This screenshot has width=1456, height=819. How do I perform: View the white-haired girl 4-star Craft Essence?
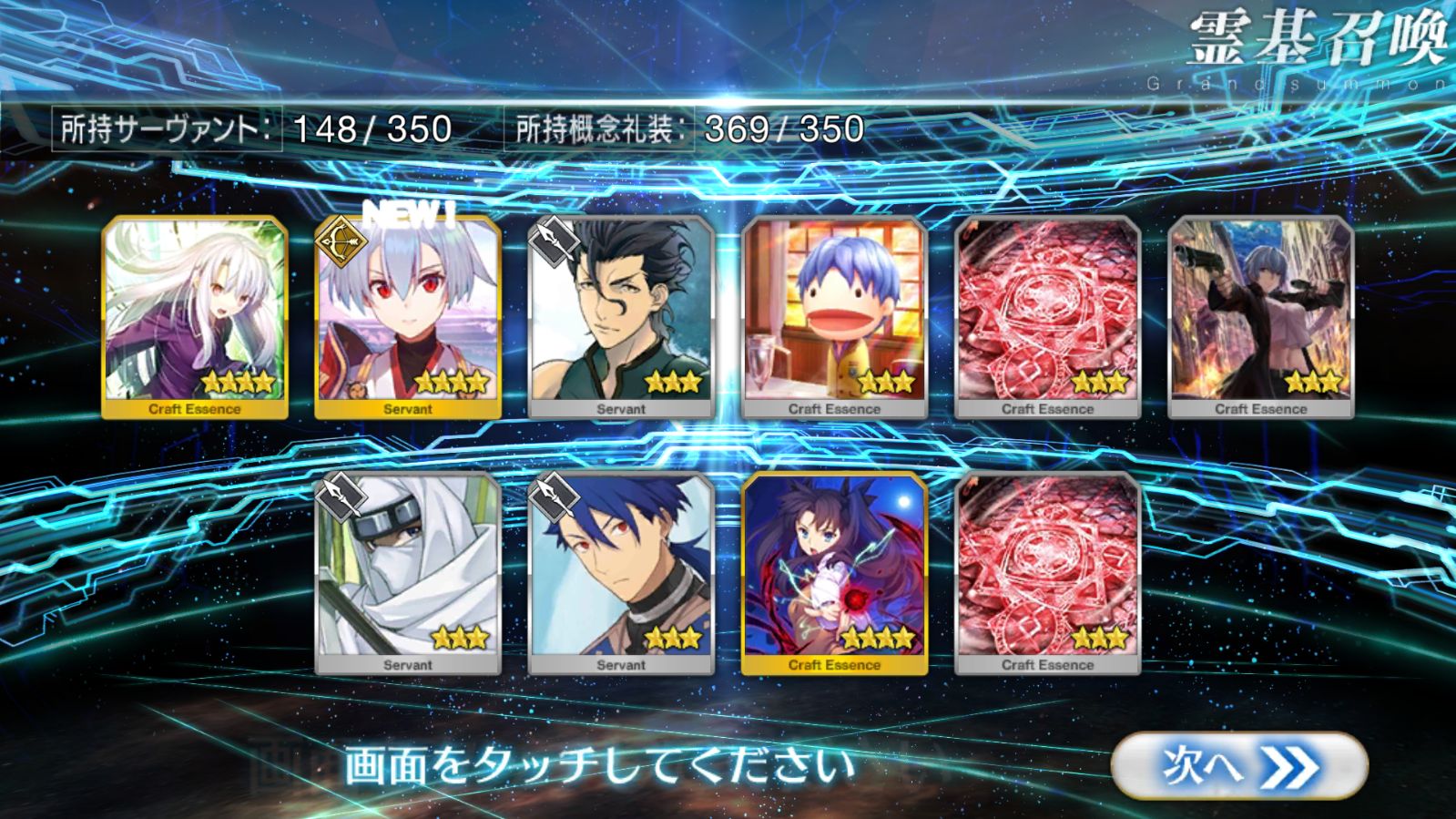coord(195,317)
